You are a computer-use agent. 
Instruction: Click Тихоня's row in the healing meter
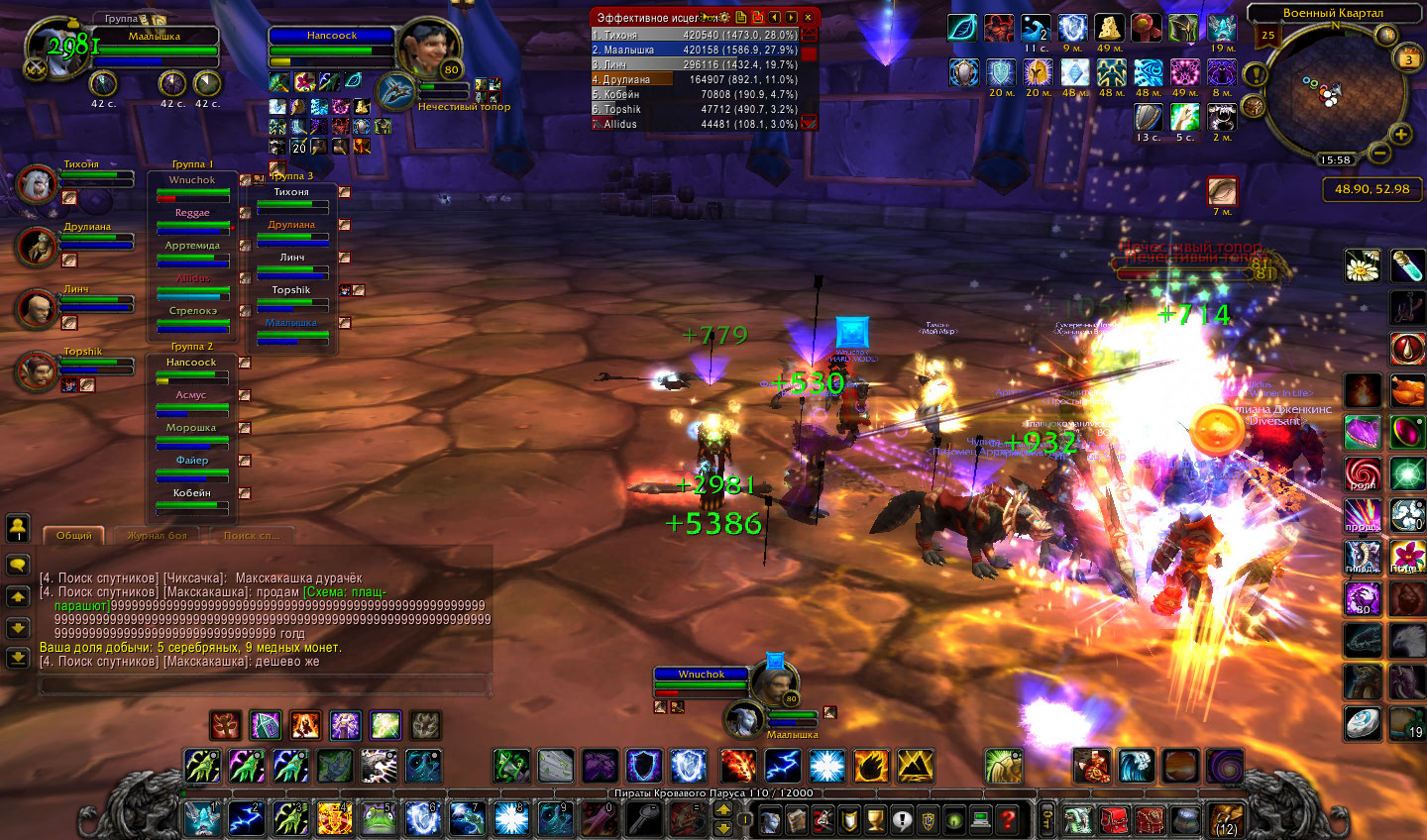695,35
